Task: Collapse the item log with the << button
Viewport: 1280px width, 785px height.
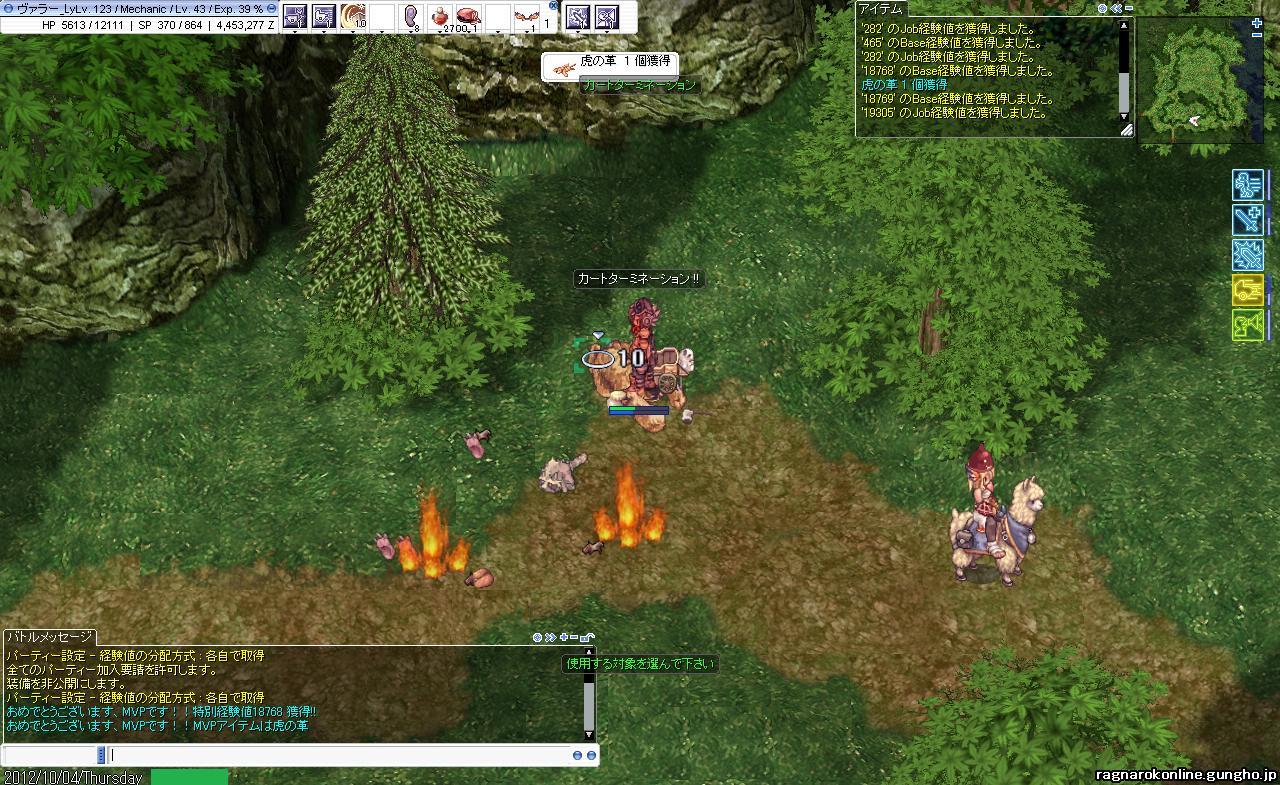Action: 1115,8
